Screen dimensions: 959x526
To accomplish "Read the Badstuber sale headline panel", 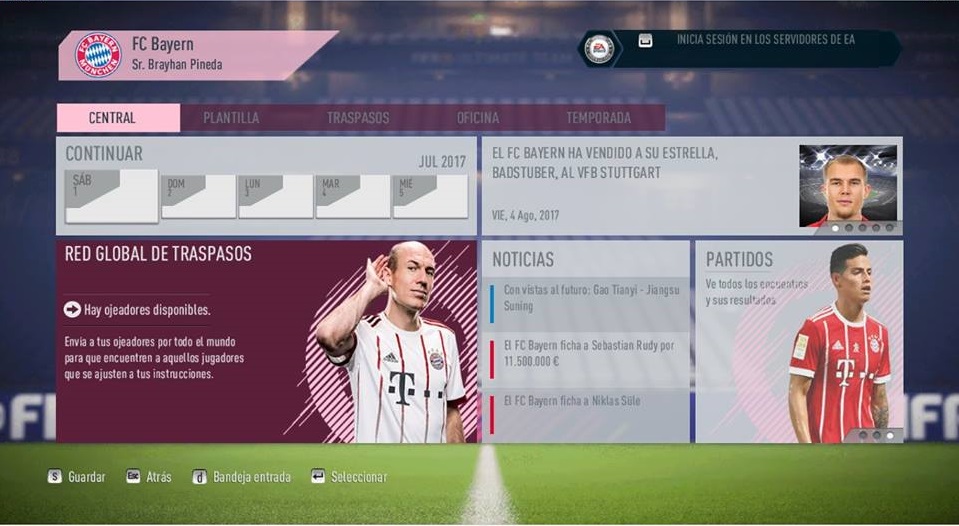I will point(640,185).
